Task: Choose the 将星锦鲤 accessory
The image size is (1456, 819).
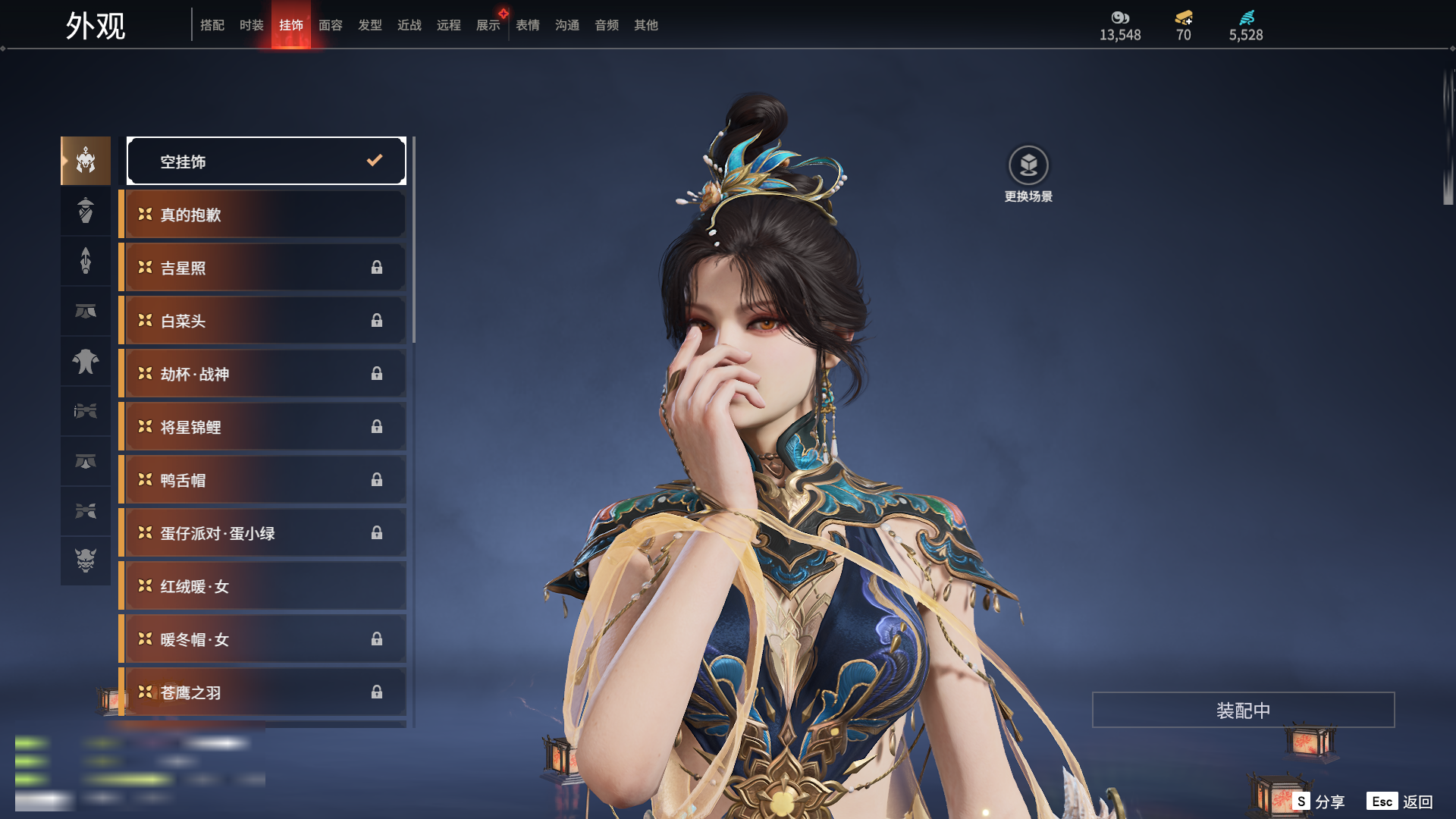Action: (264, 427)
